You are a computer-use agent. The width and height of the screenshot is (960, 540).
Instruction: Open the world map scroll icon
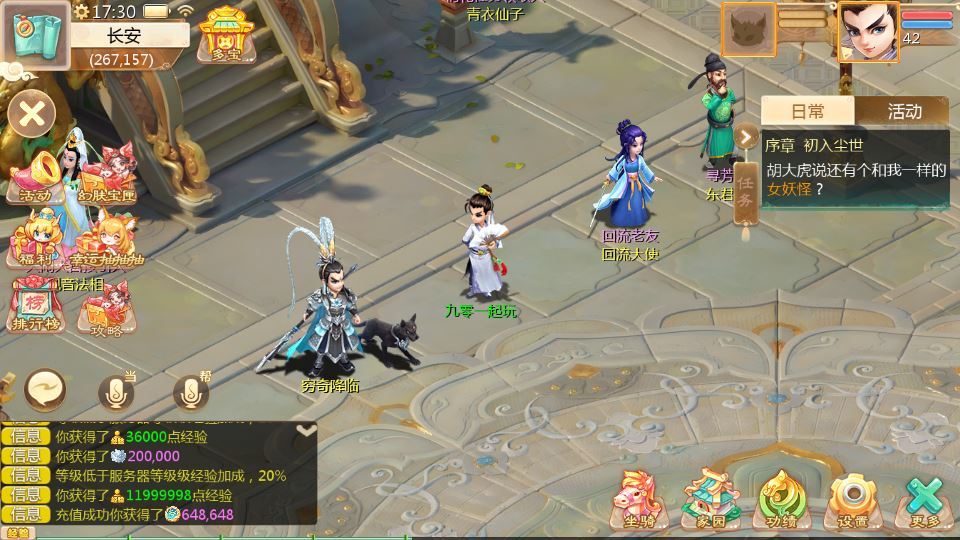point(34,34)
